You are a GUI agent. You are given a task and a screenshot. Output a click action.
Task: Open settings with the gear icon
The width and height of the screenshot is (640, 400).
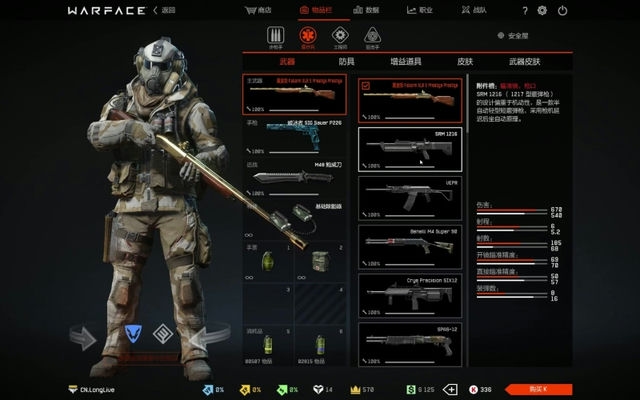[542, 10]
